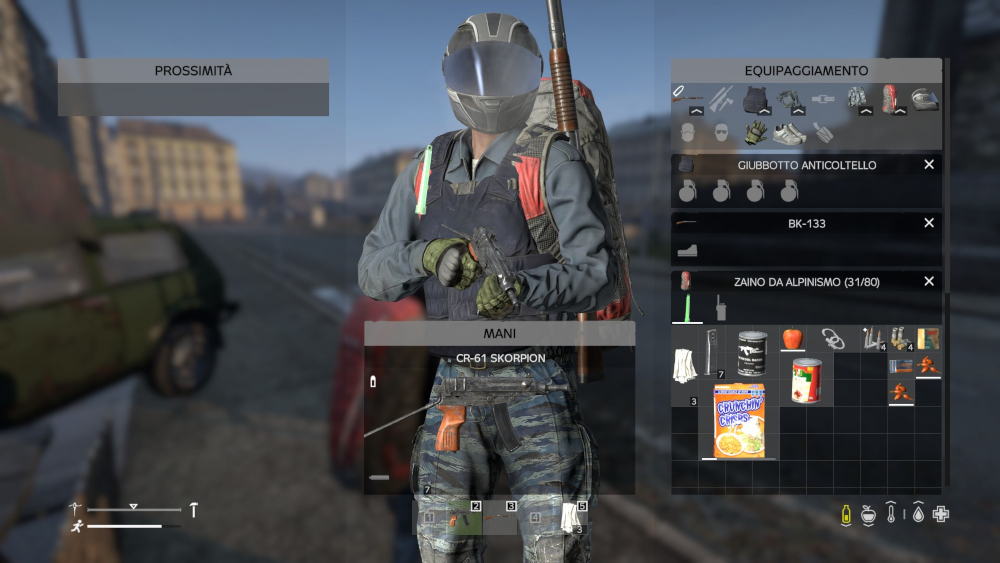
Task: Click the white sneakers equipment slot
Action: click(x=789, y=133)
